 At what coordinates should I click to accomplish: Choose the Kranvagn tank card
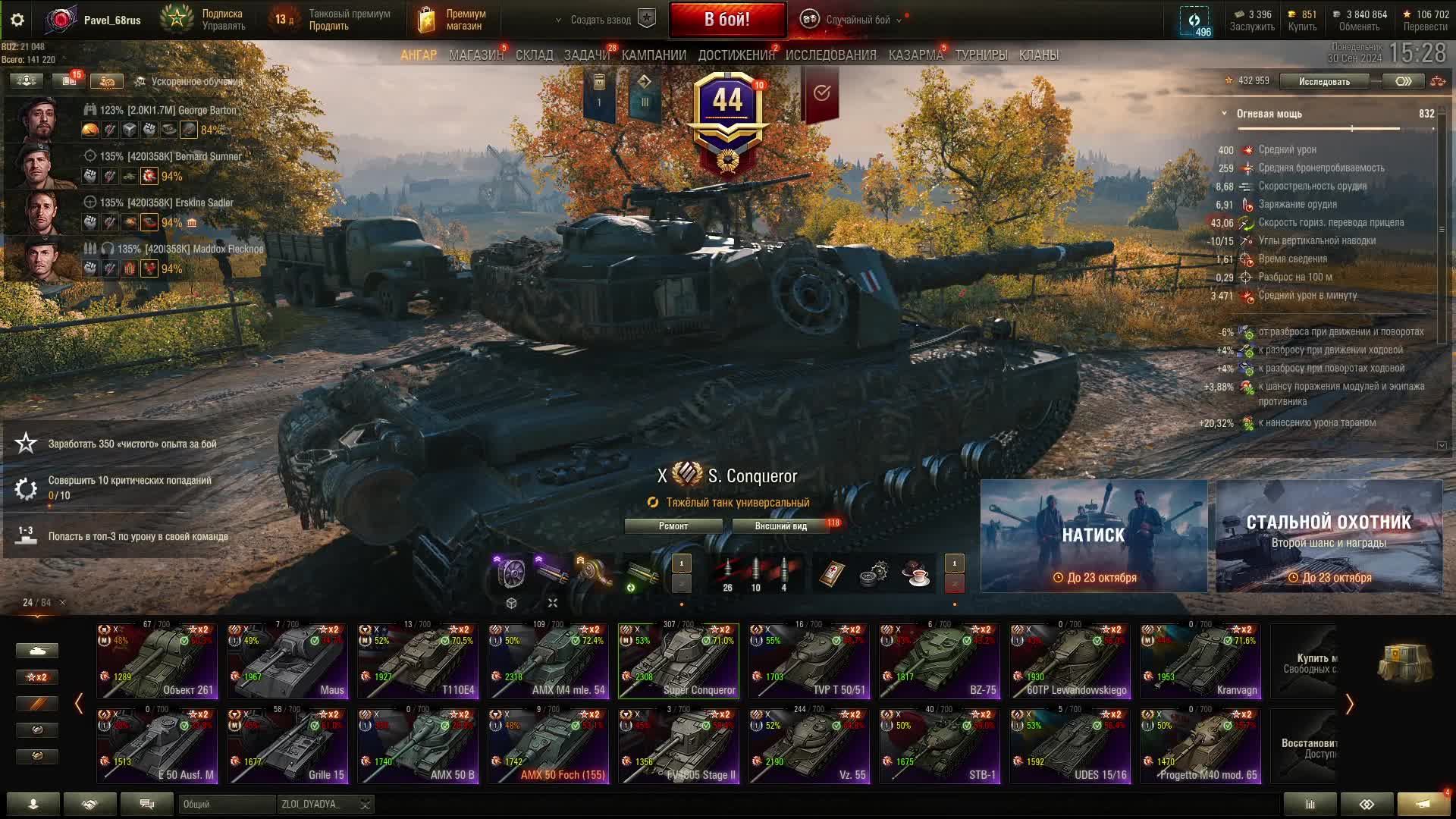pos(1201,661)
